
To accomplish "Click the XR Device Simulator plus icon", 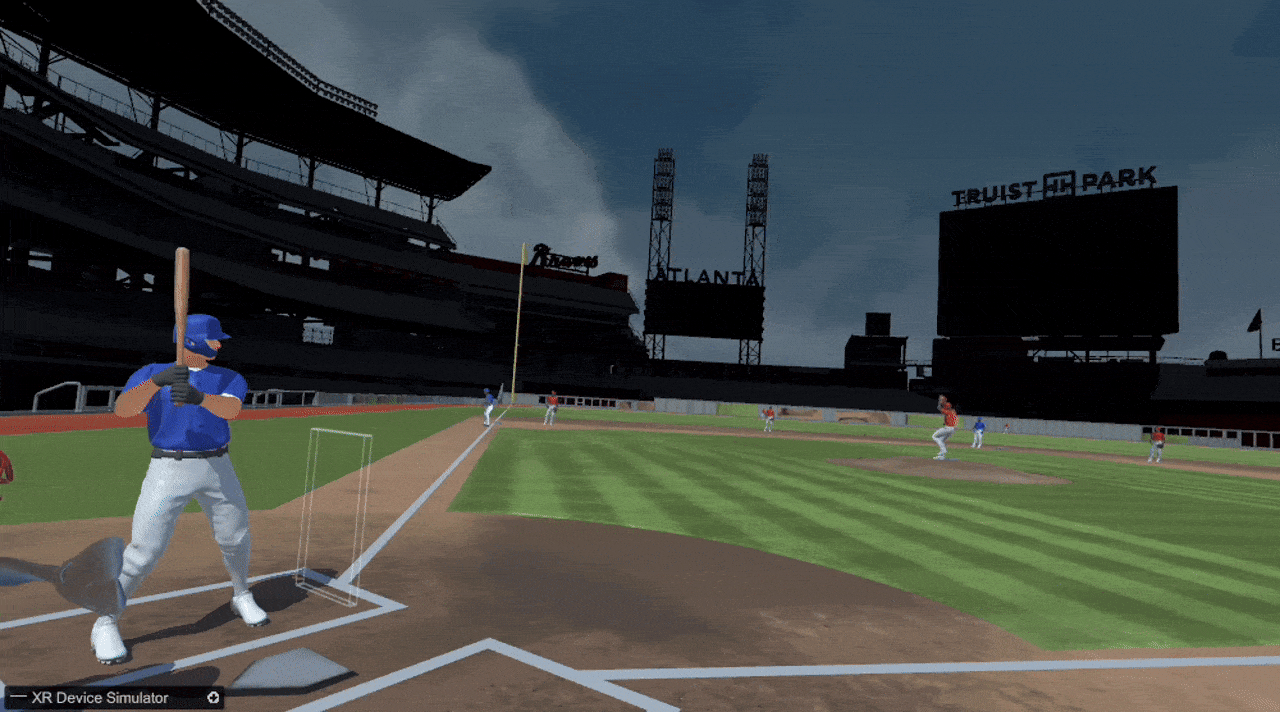I will [213, 698].
